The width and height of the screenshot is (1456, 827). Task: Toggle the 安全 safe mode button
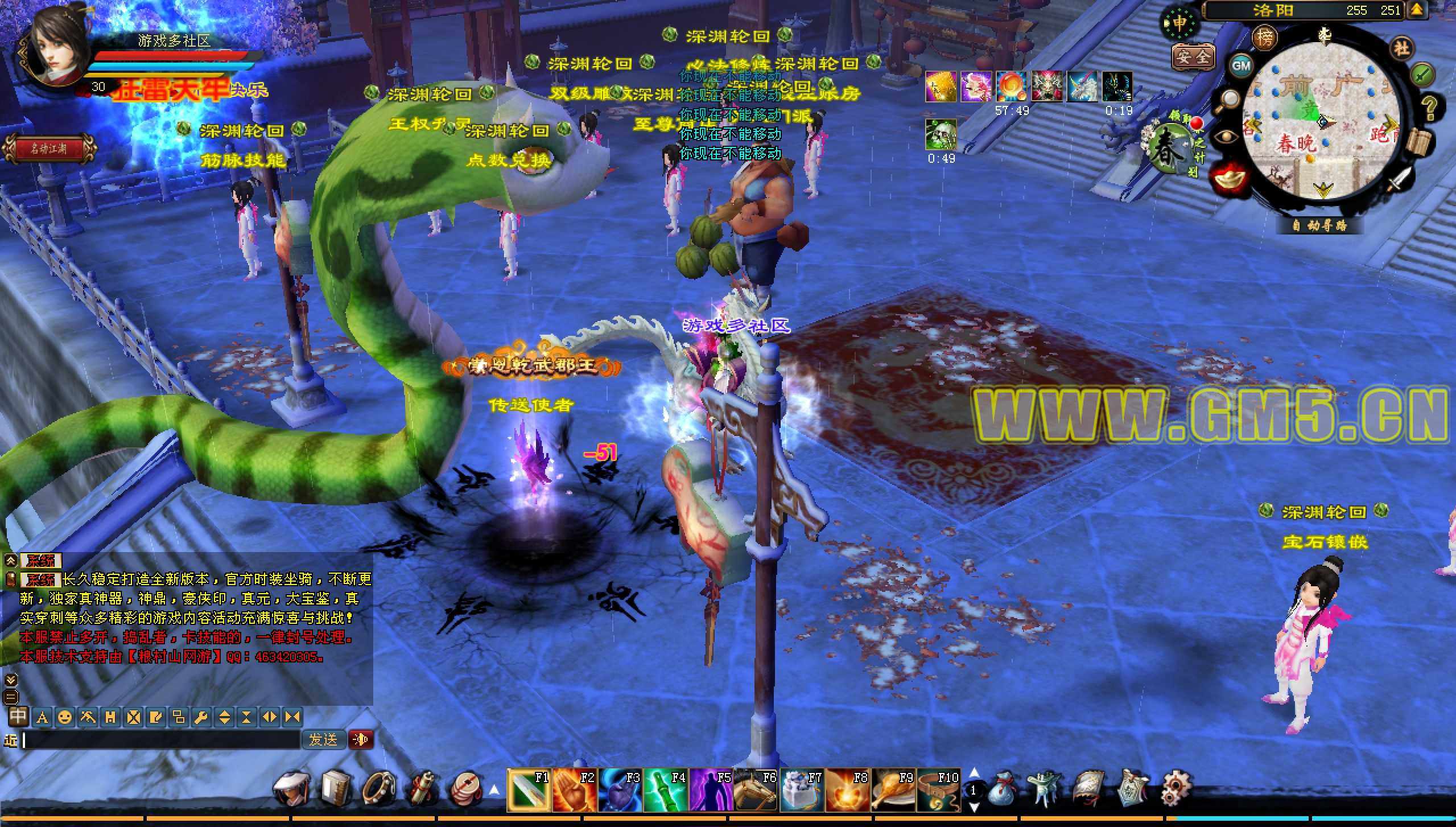point(1193,56)
